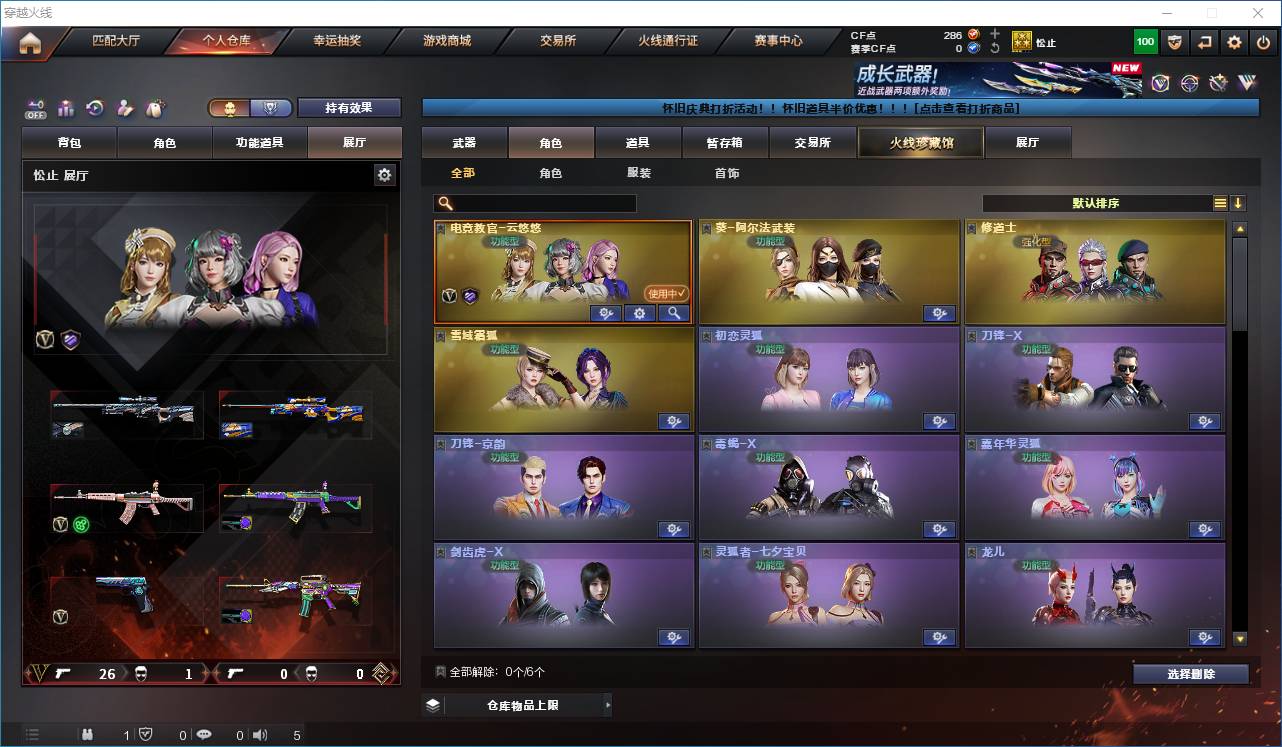Open the list view icon beside 默认排序
1282x747 pixels.
(x=1219, y=203)
